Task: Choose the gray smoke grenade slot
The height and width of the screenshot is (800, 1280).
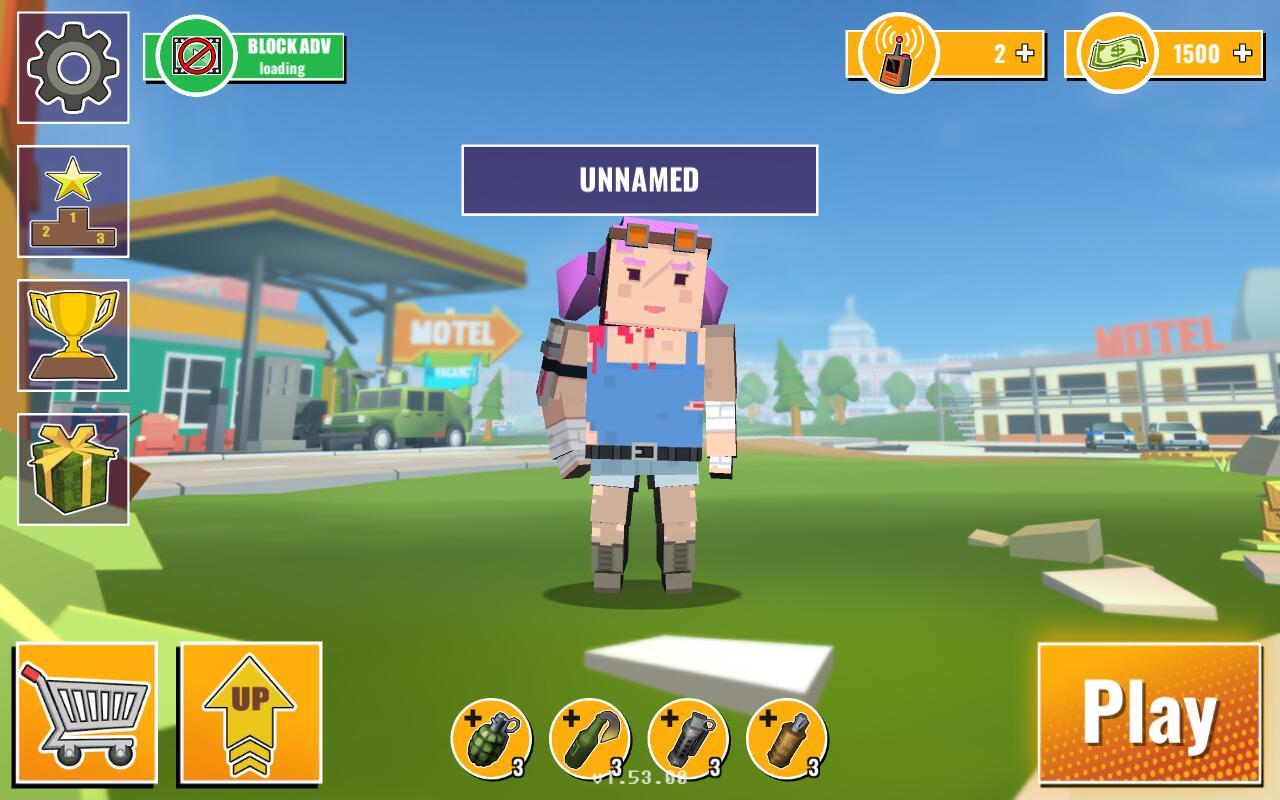Action: [x=688, y=739]
